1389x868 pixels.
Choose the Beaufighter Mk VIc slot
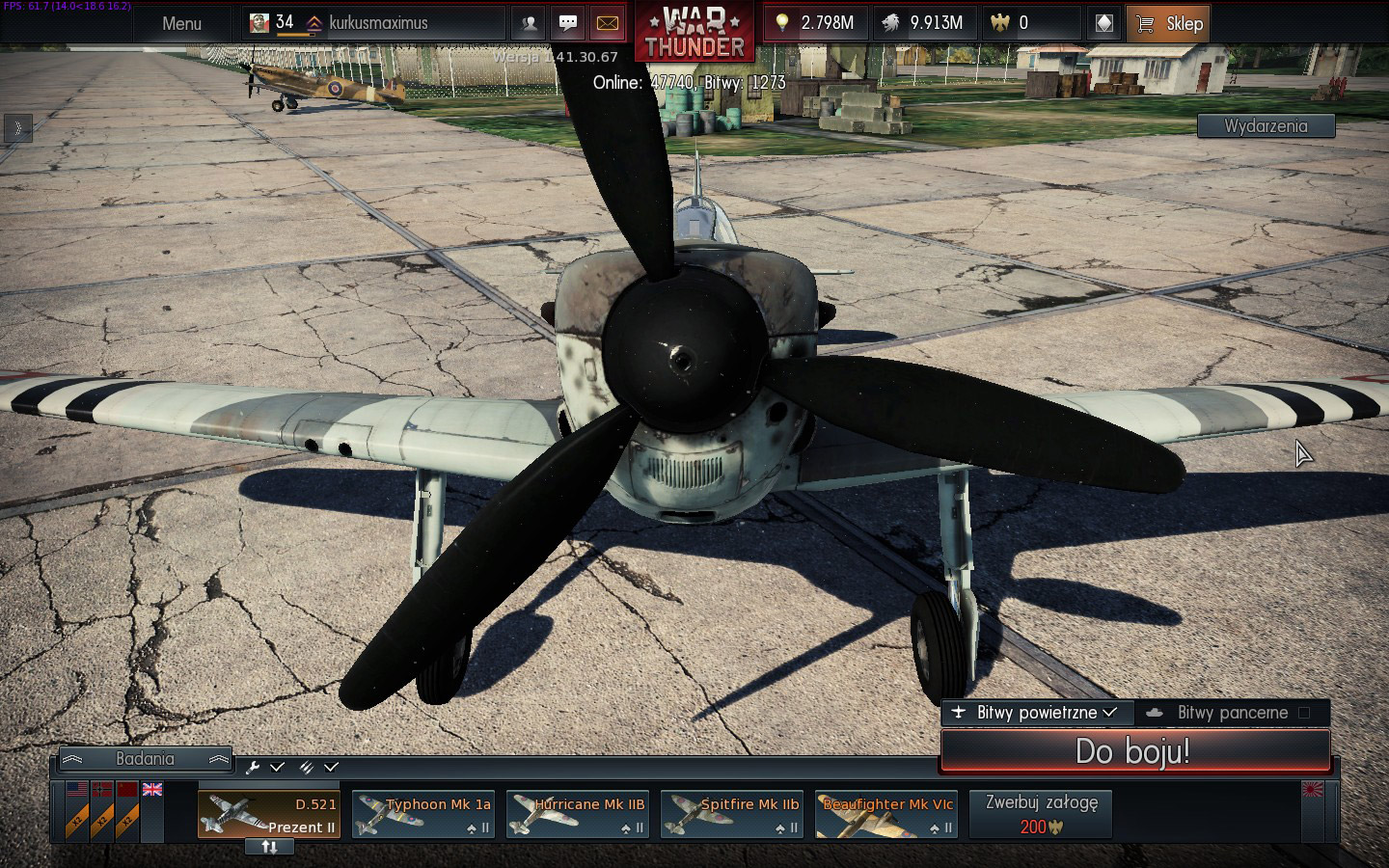click(886, 815)
